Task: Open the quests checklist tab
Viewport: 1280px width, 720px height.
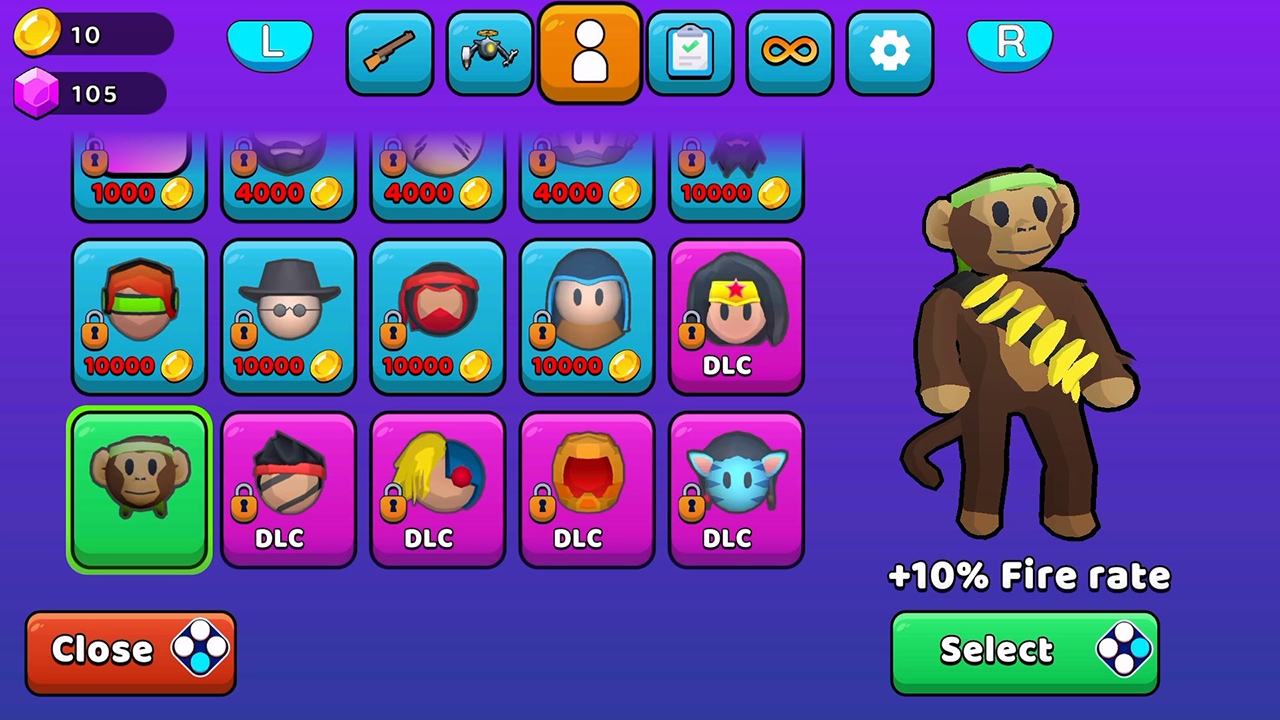Action: [689, 52]
